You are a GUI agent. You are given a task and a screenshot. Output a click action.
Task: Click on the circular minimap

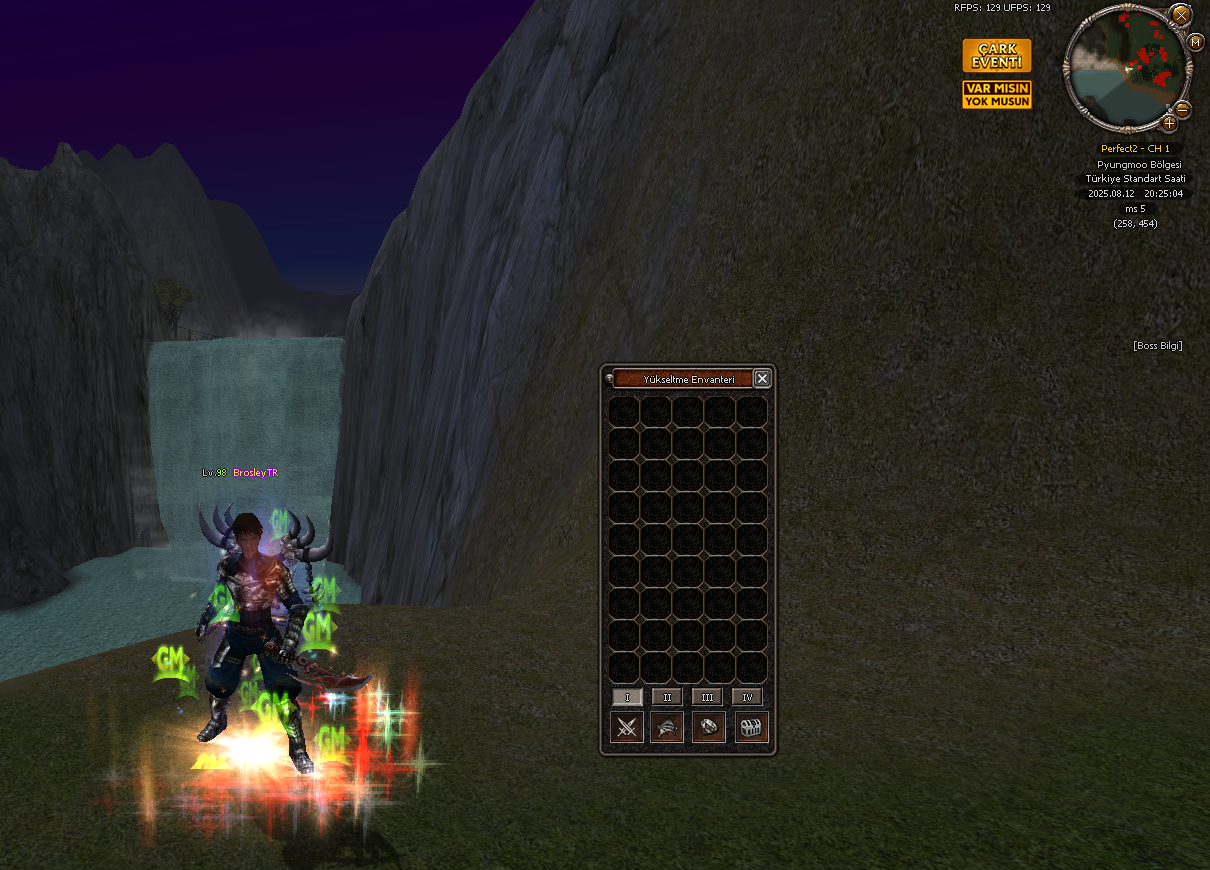1127,68
